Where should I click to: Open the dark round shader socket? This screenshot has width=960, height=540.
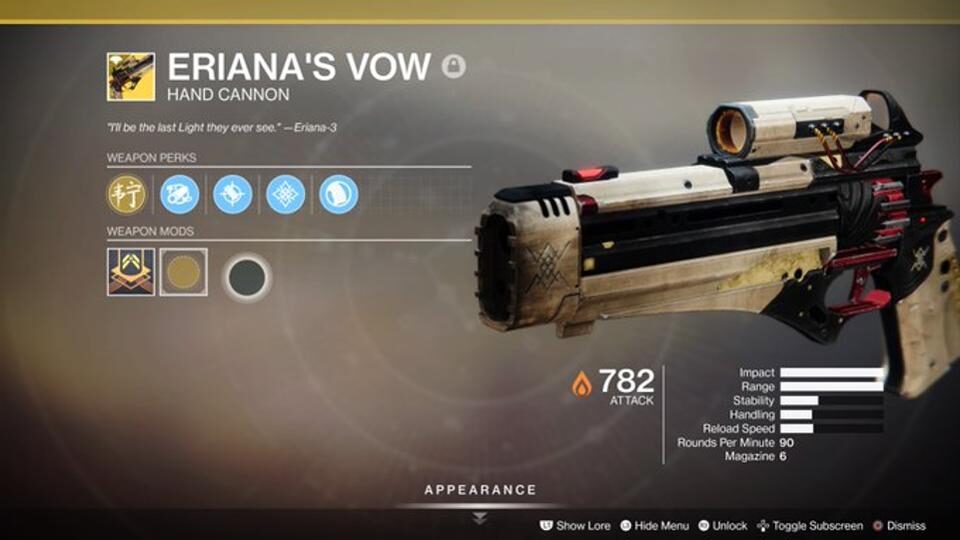click(246, 277)
